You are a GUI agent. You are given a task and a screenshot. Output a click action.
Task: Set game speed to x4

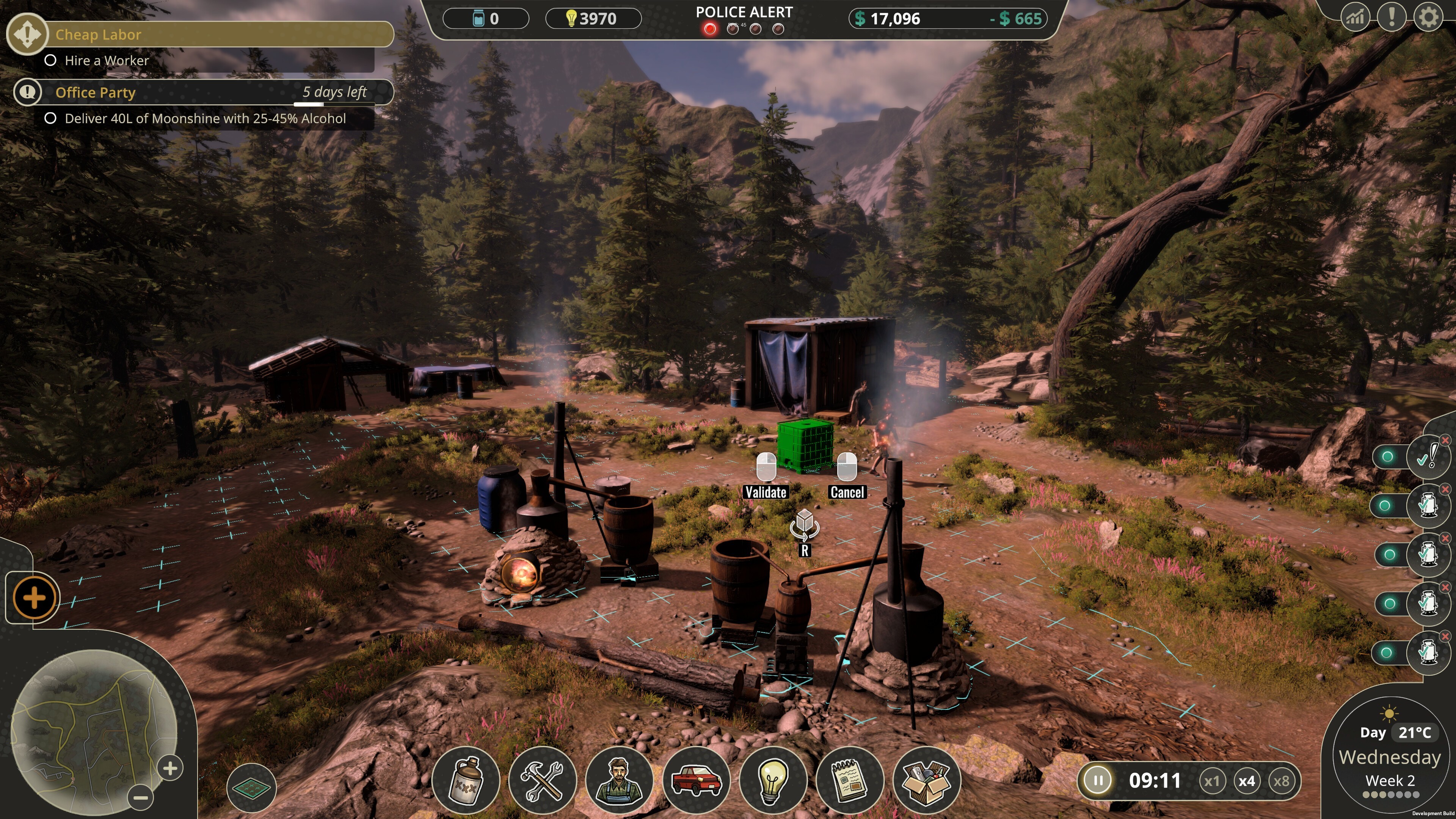click(1246, 781)
